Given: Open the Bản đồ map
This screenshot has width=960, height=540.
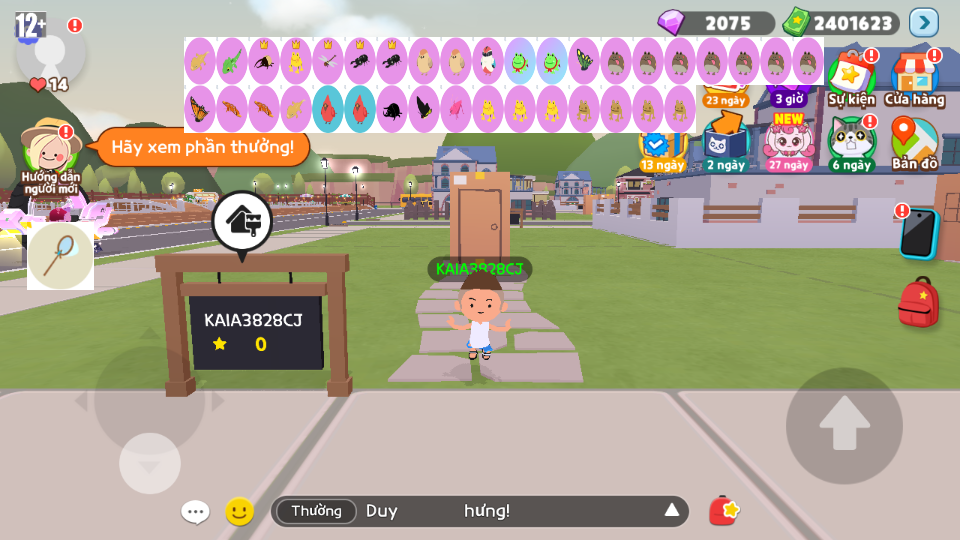Looking at the screenshot, I should 914,143.
